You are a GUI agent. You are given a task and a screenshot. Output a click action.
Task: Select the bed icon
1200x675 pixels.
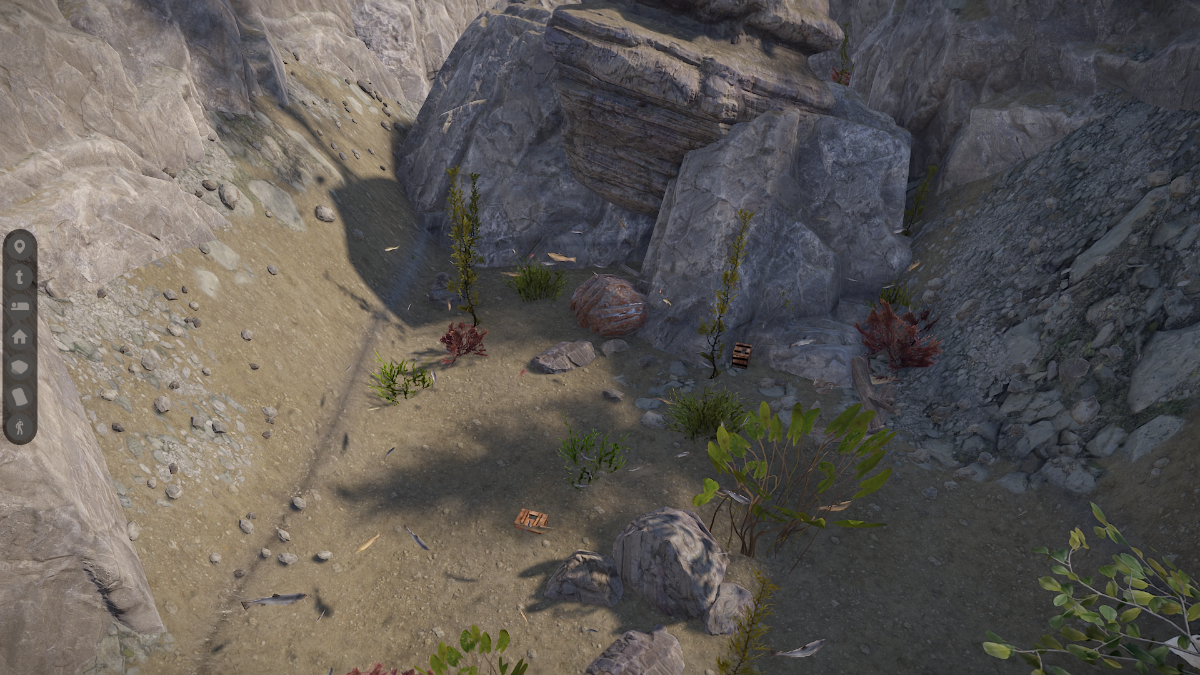pos(20,306)
